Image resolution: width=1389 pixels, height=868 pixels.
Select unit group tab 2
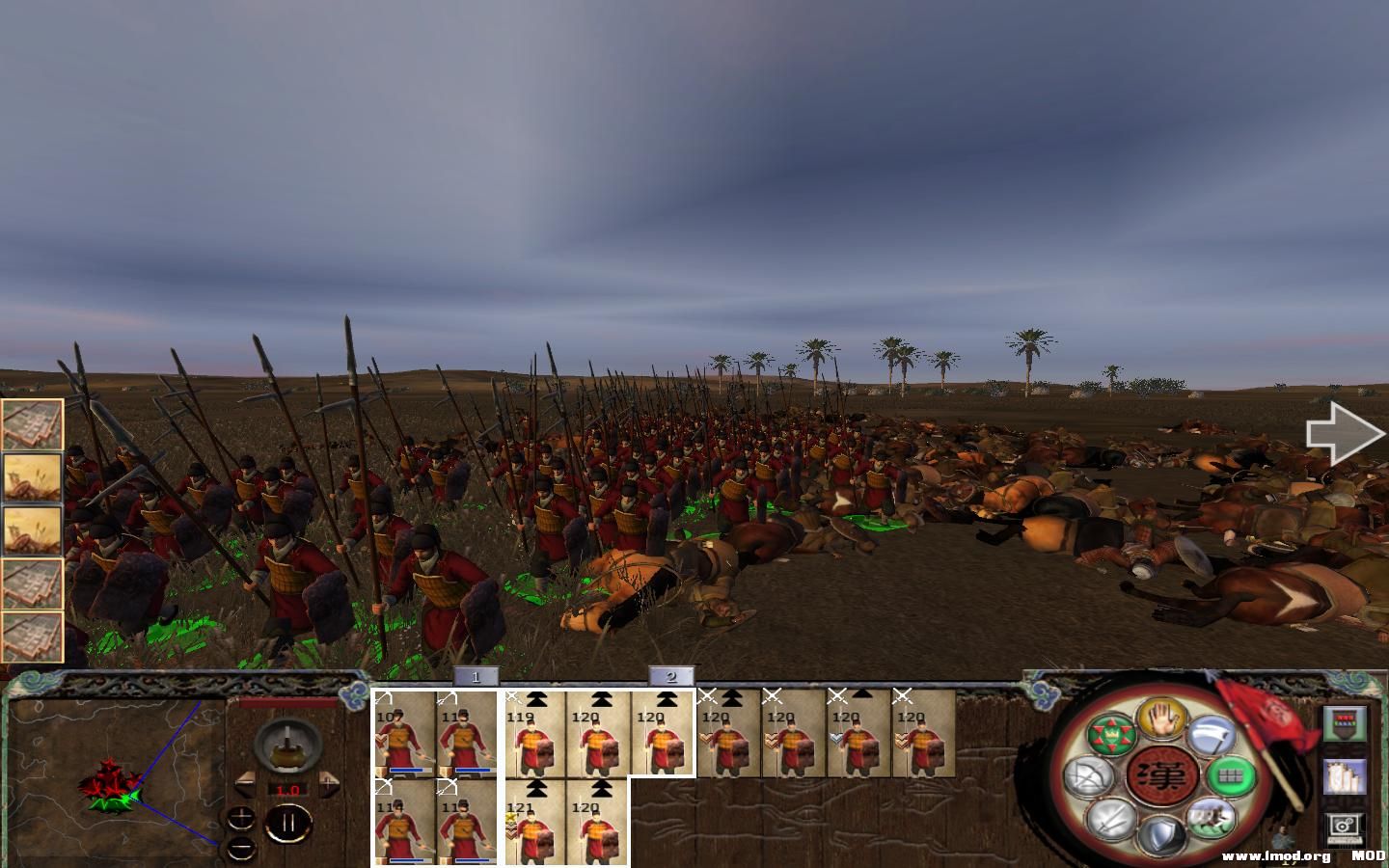click(672, 678)
